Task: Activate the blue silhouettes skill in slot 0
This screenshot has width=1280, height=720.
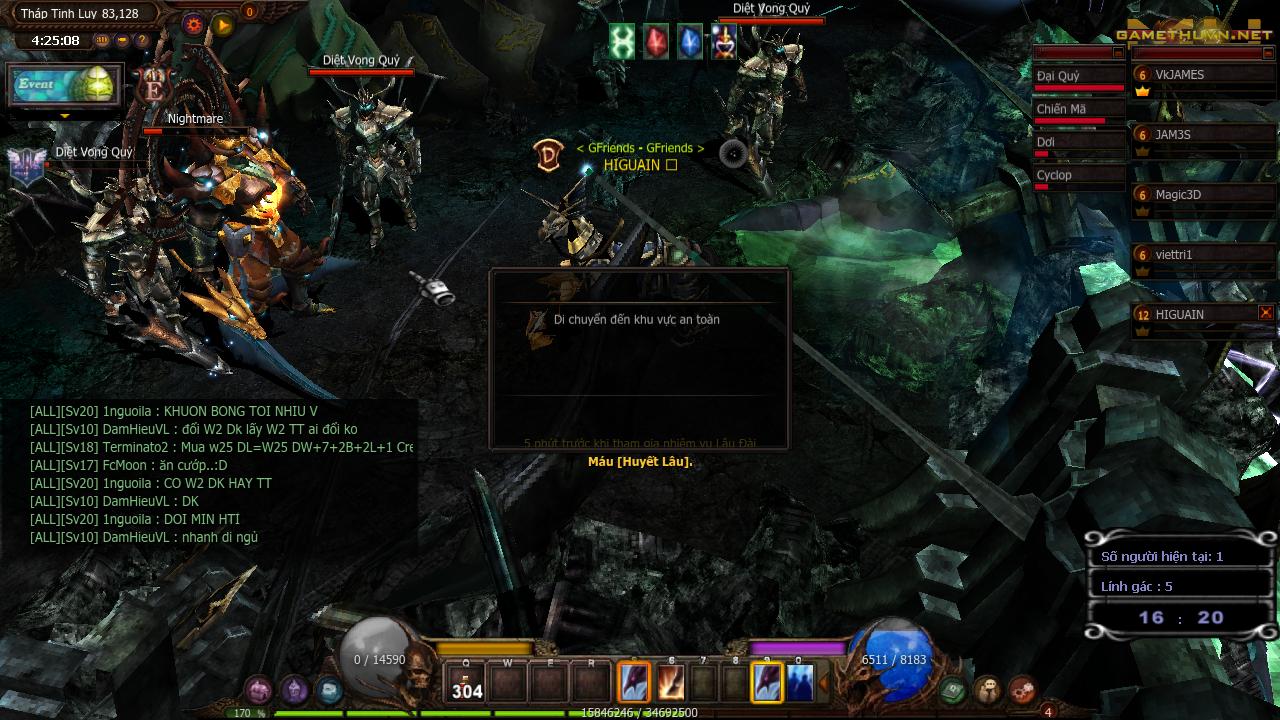Action: coord(799,683)
